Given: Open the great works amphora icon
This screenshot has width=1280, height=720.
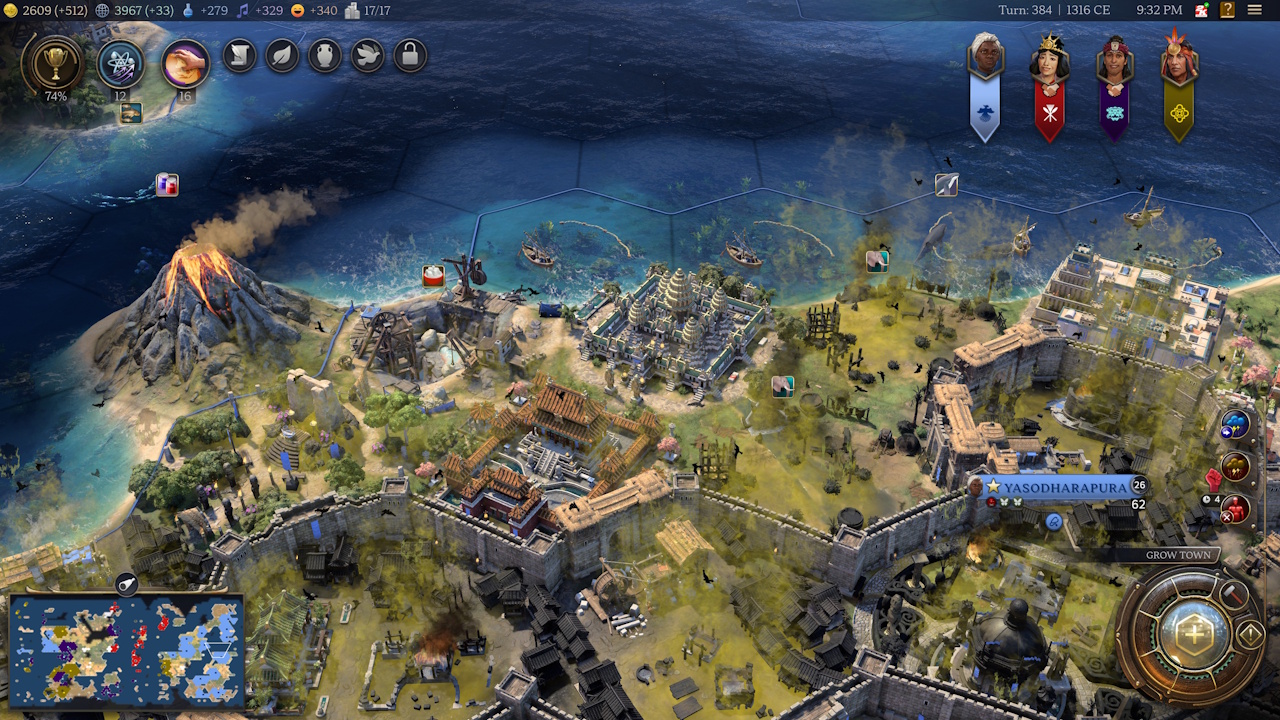Looking at the screenshot, I should click(x=325, y=57).
